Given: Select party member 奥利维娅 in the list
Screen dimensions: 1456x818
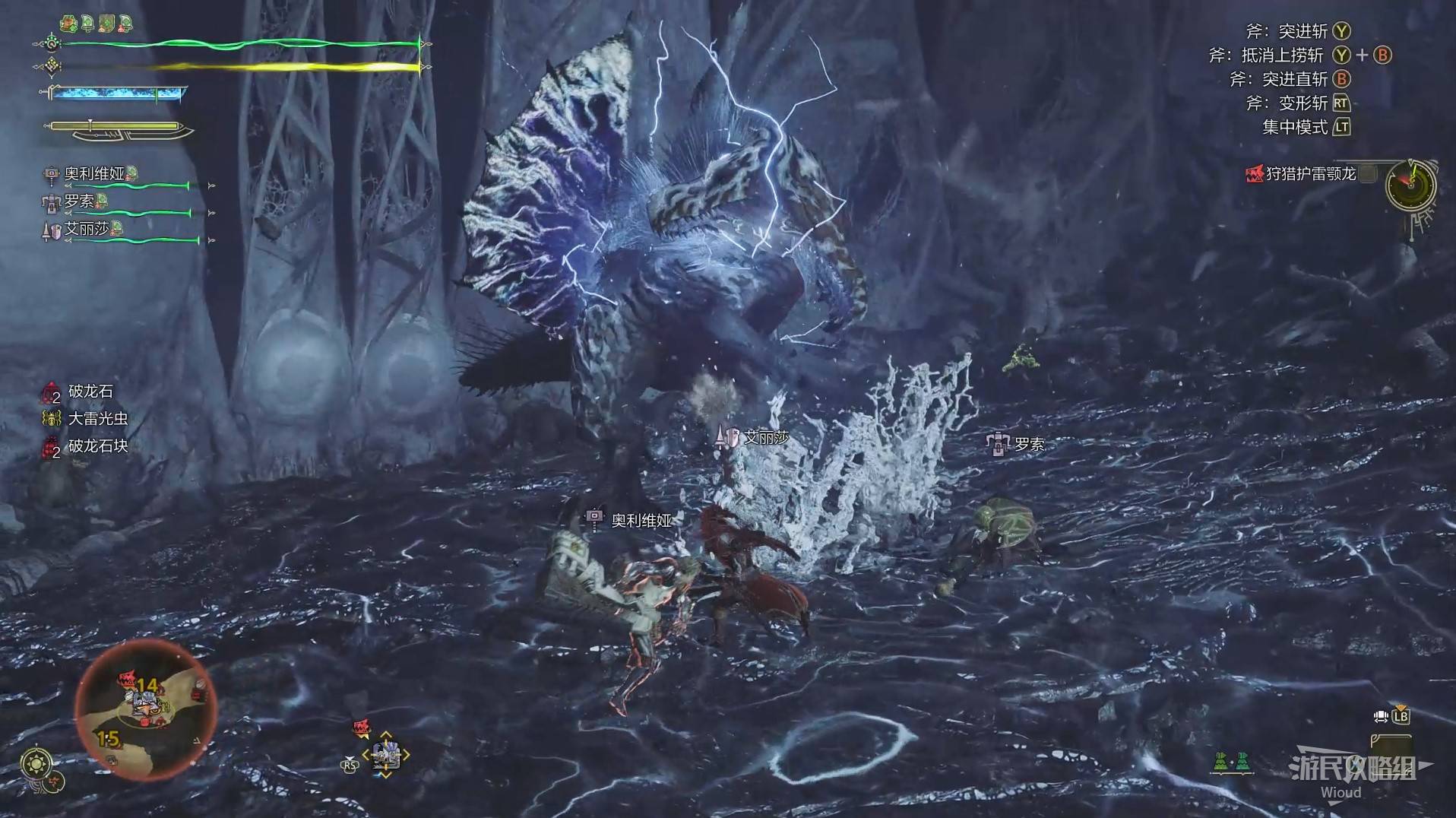Looking at the screenshot, I should 94,174.
